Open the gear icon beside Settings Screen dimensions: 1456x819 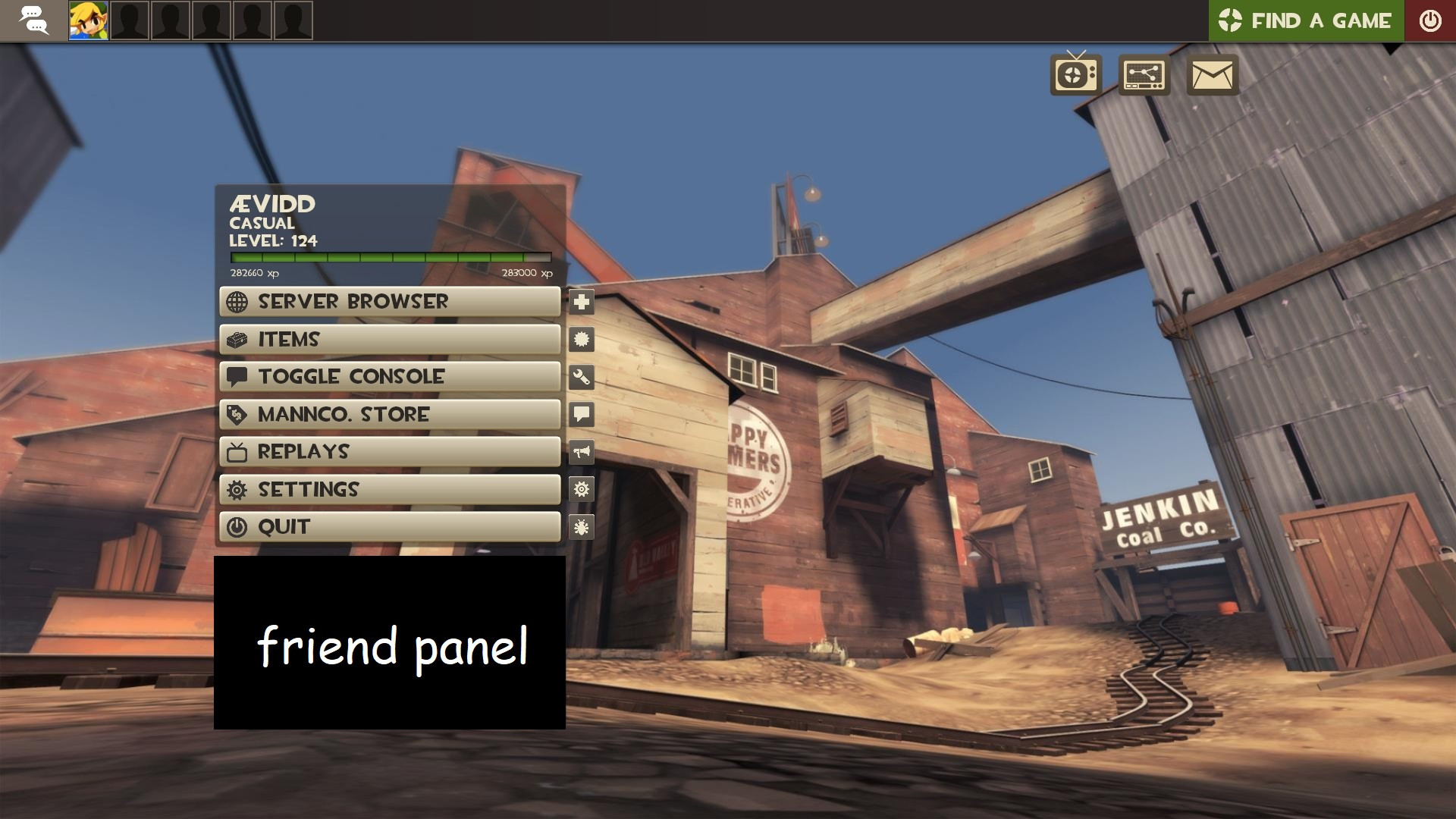click(580, 489)
